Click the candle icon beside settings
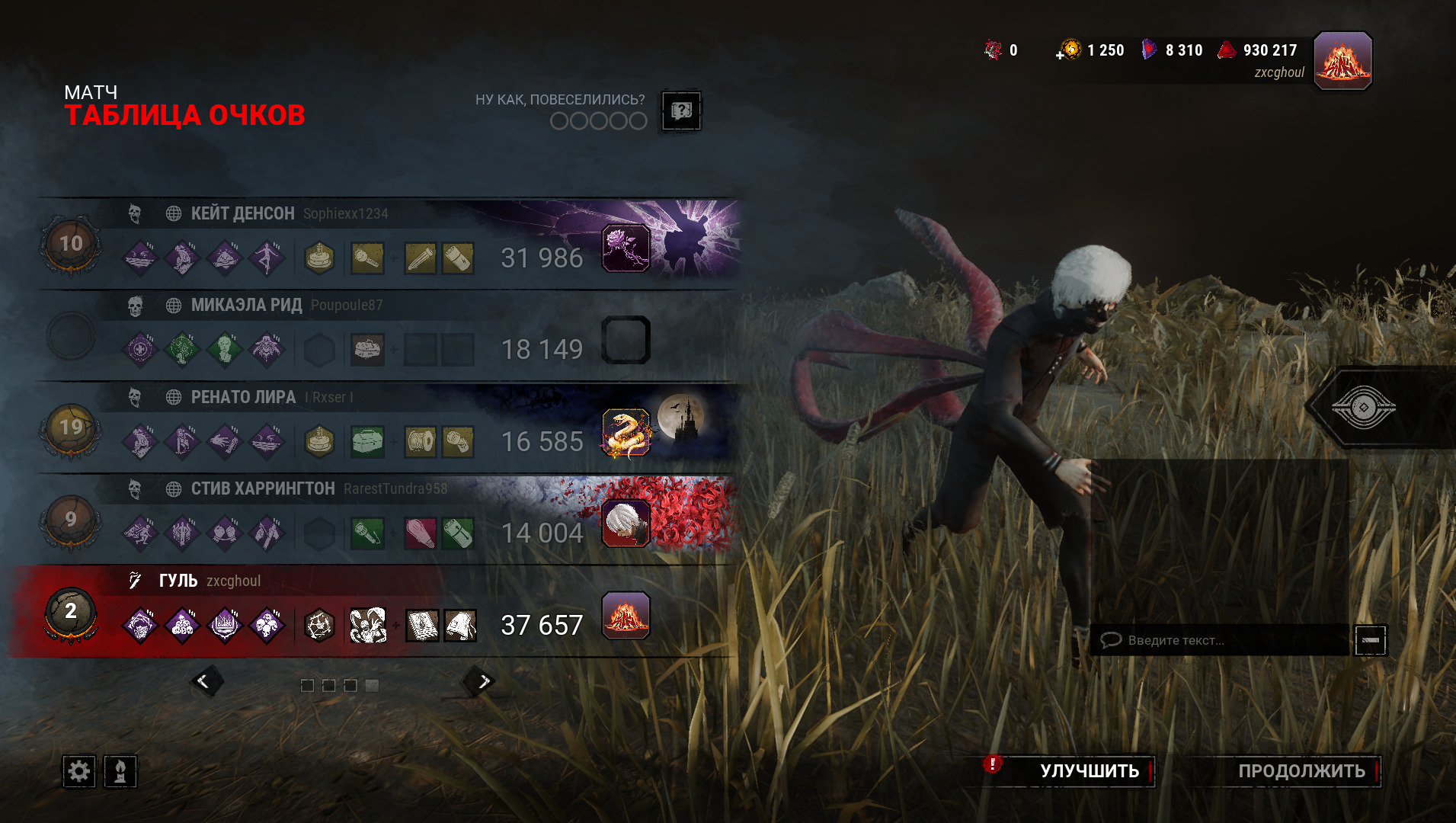 120,772
